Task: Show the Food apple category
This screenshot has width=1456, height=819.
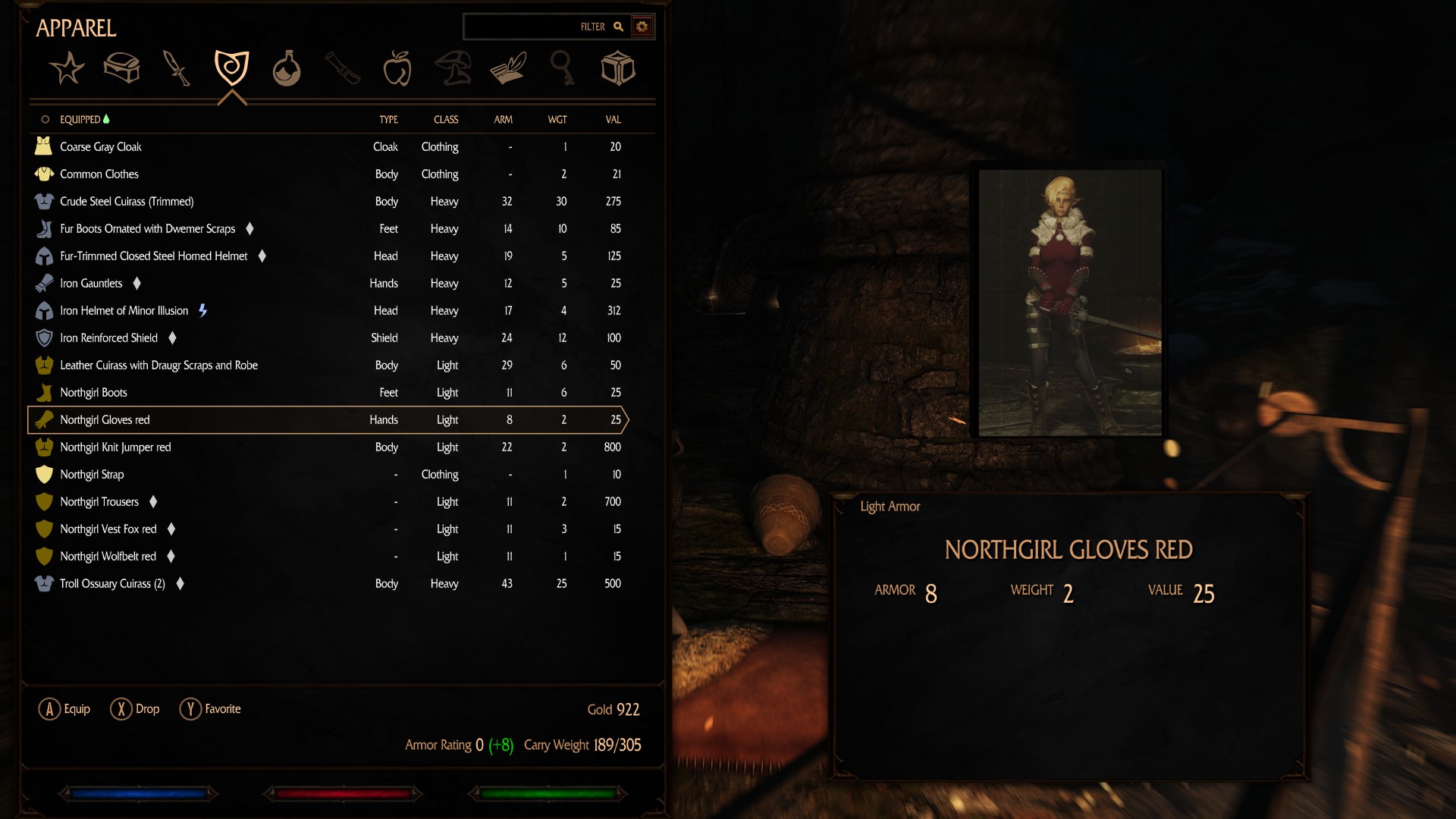Action: coord(397,69)
